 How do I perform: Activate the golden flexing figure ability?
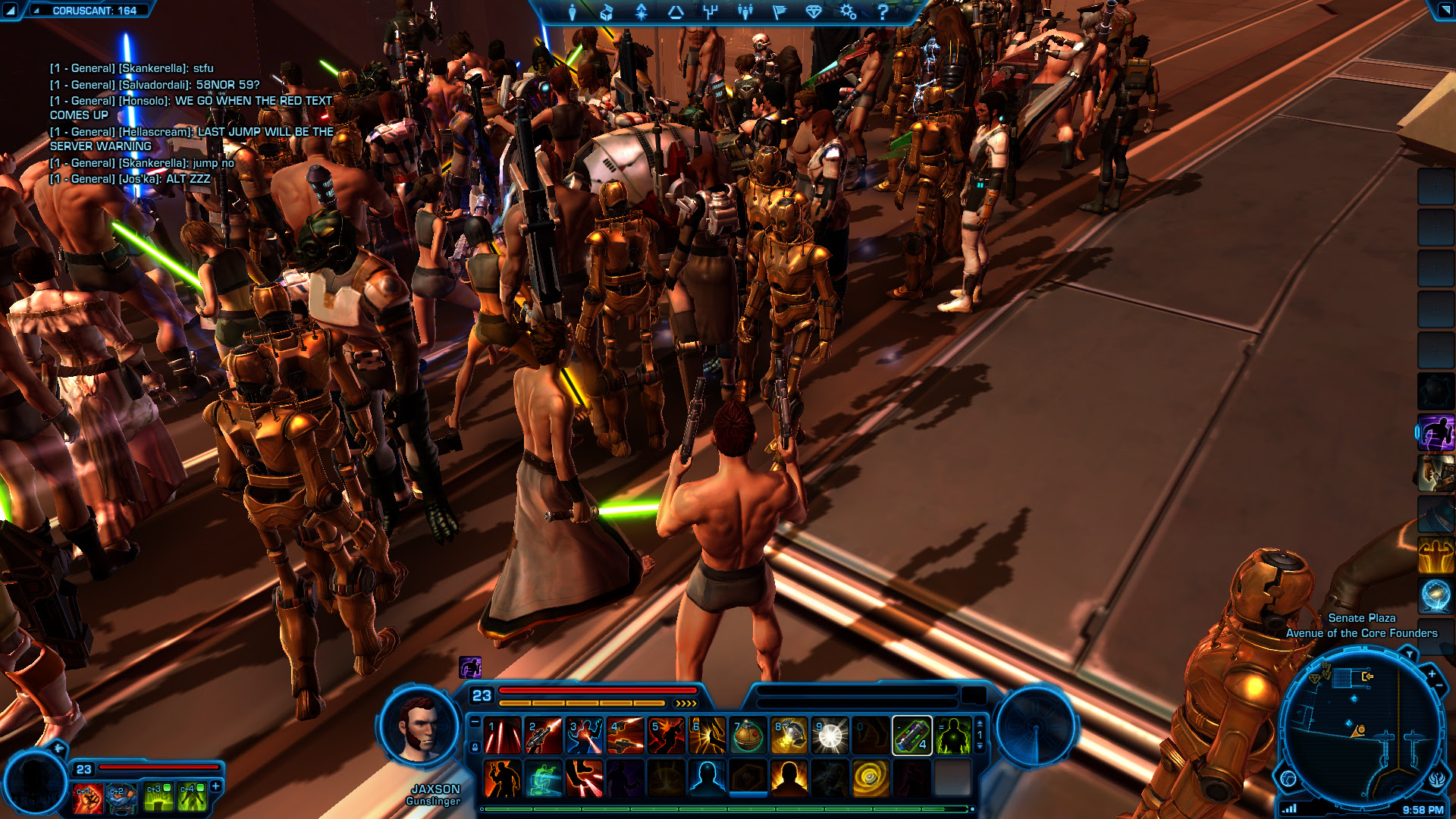pos(1436,554)
